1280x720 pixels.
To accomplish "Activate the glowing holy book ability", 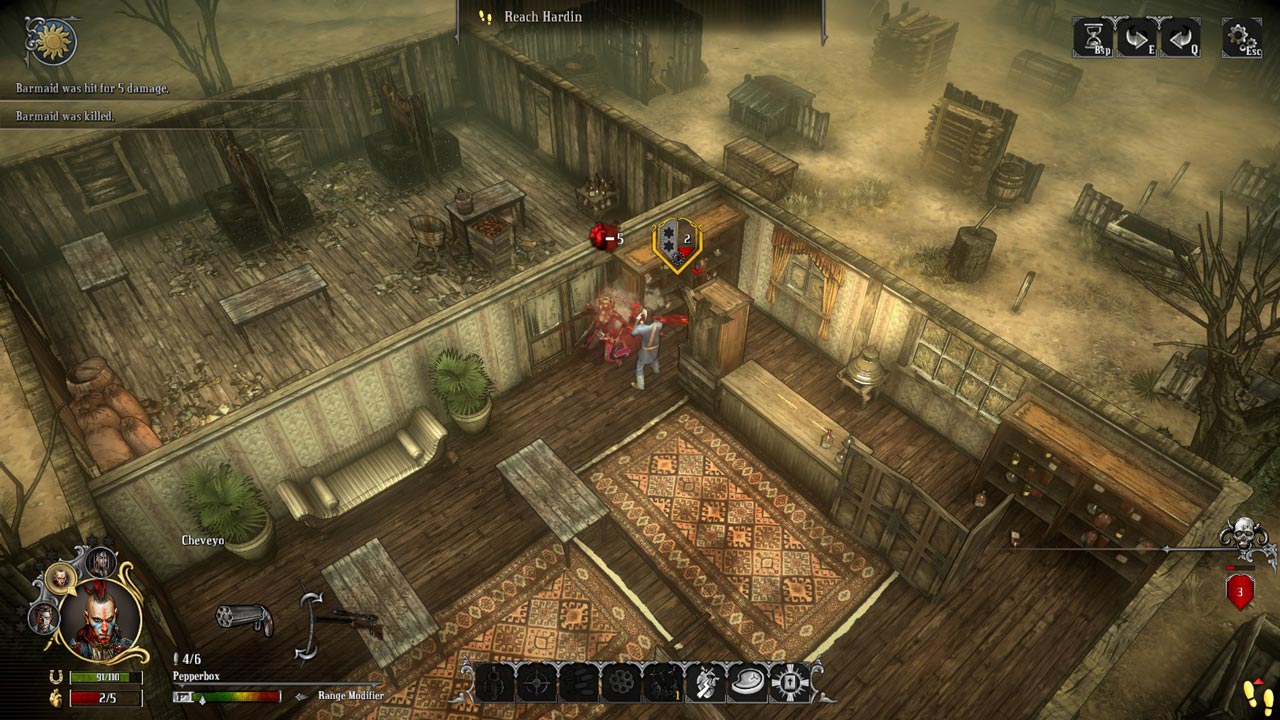I will click(789, 683).
